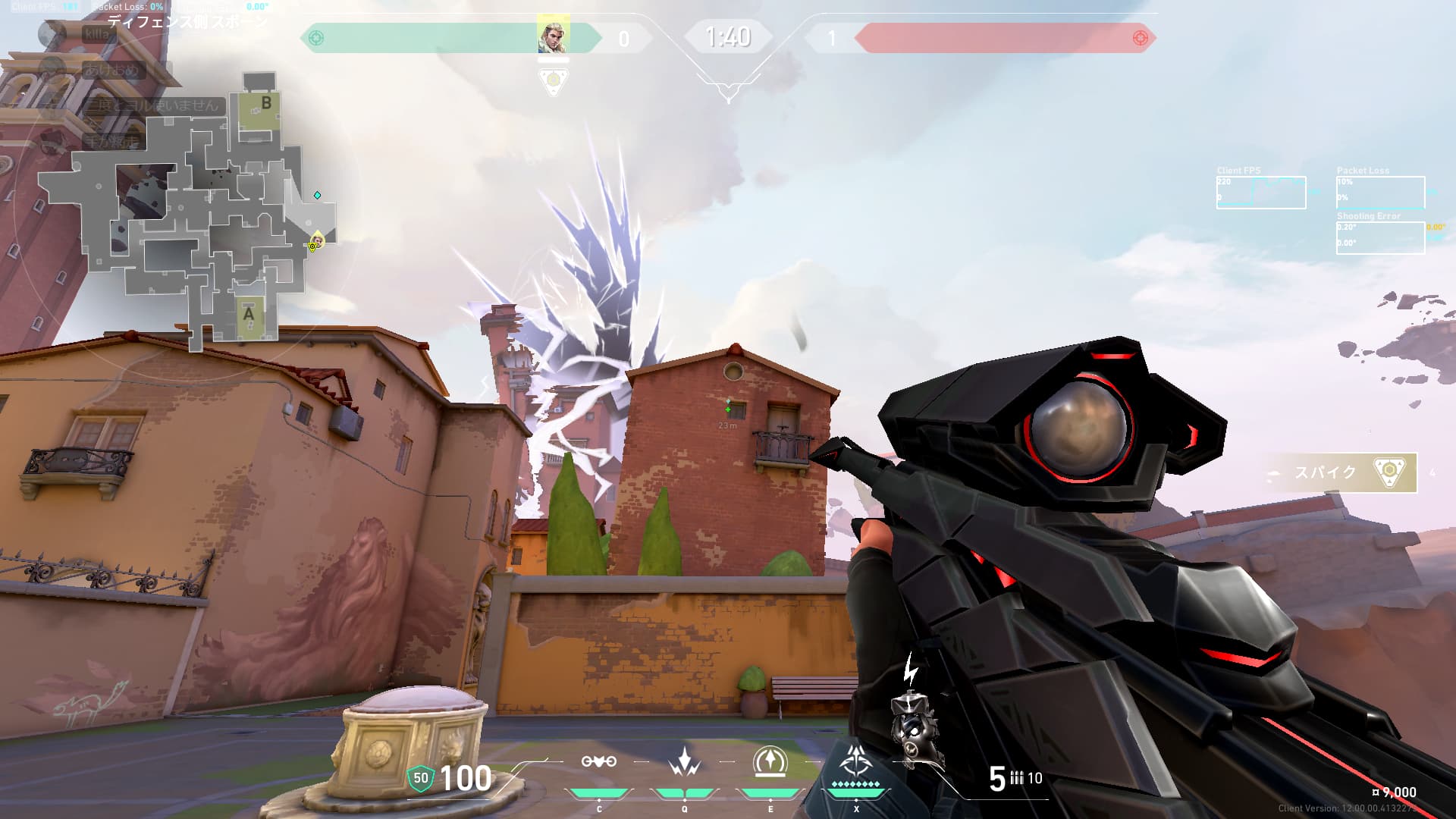Image resolution: width=1456 pixels, height=819 pixels.
Task: Trigger the Hunter's Fury ultimate icon
Action: (856, 761)
